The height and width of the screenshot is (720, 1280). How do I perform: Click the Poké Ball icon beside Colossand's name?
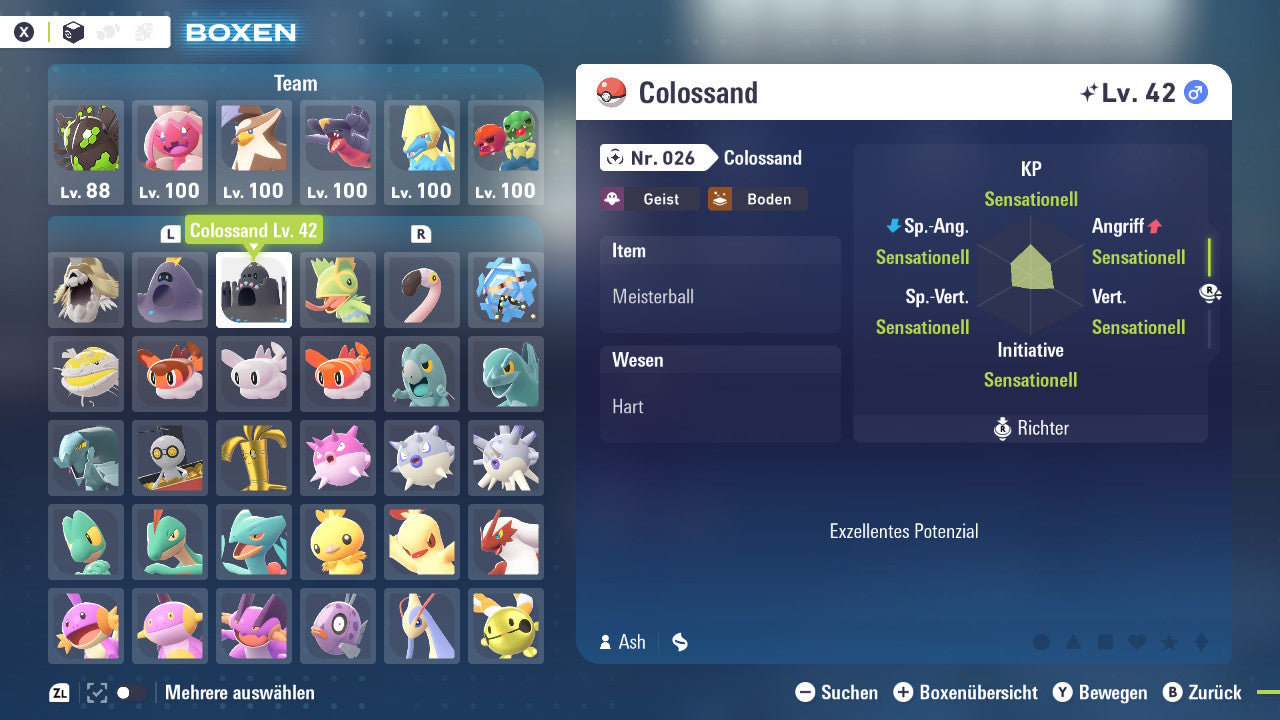point(610,92)
